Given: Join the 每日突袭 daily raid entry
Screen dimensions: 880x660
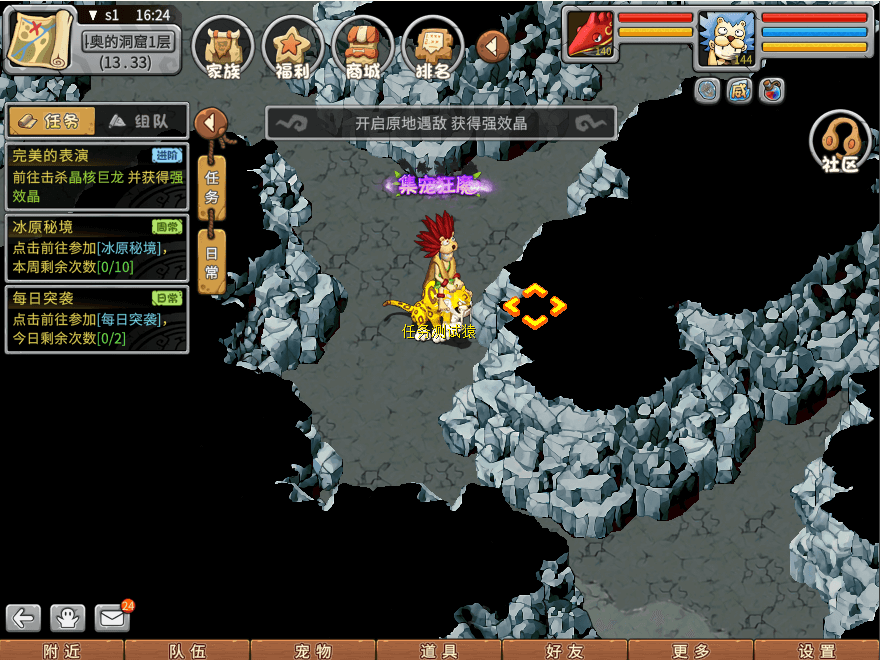Looking at the screenshot, I should click(x=96, y=318).
